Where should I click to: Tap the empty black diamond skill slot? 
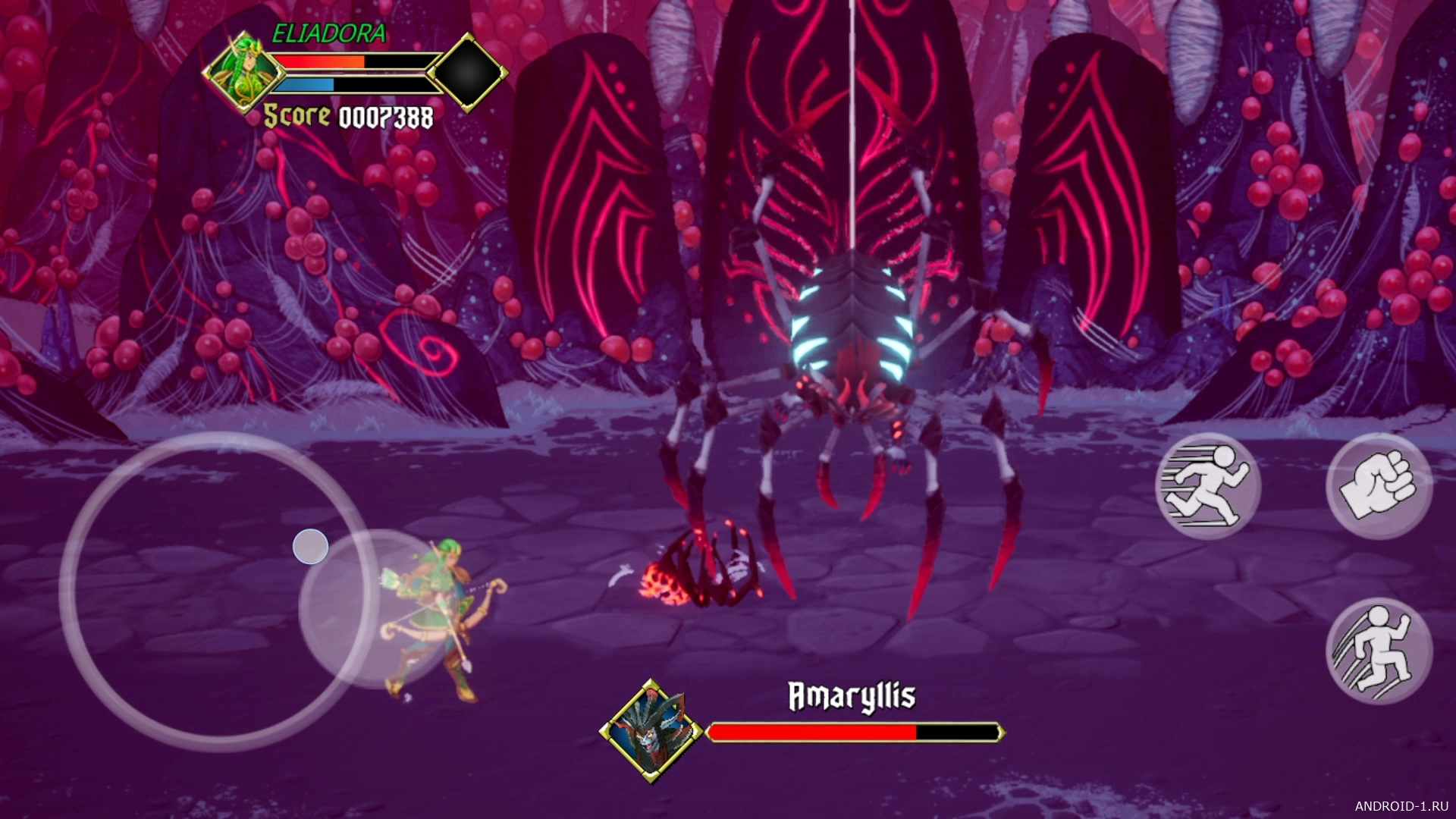[x=467, y=73]
